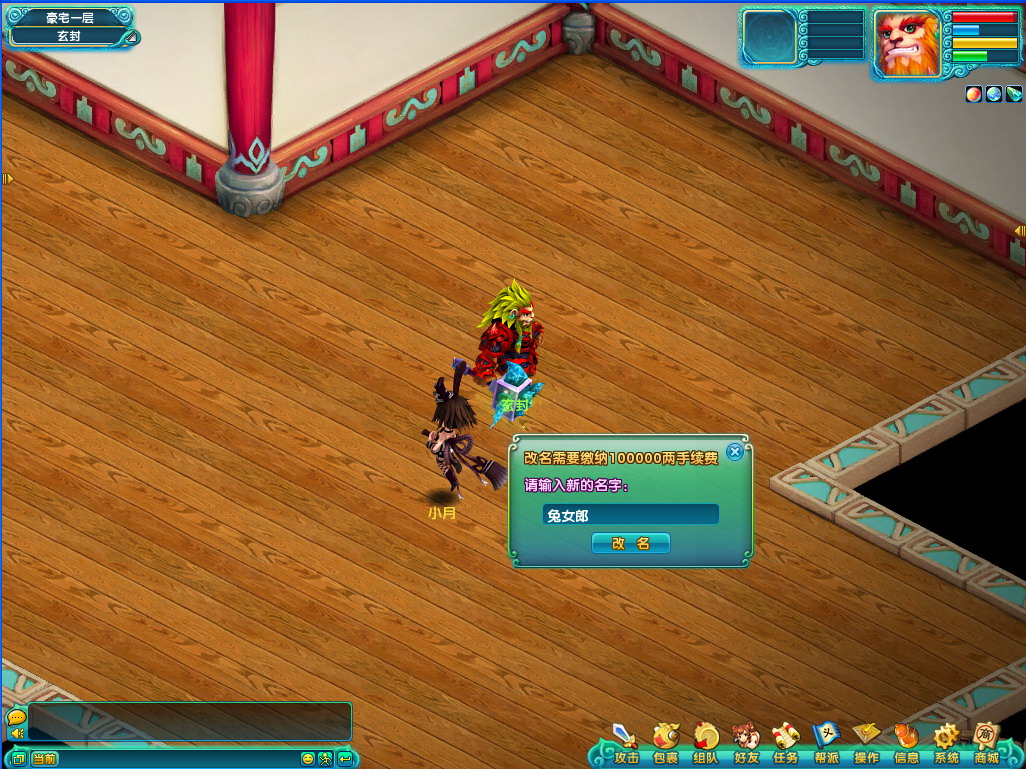
Task: Open the 帮派 guild panel
Action: [826, 740]
